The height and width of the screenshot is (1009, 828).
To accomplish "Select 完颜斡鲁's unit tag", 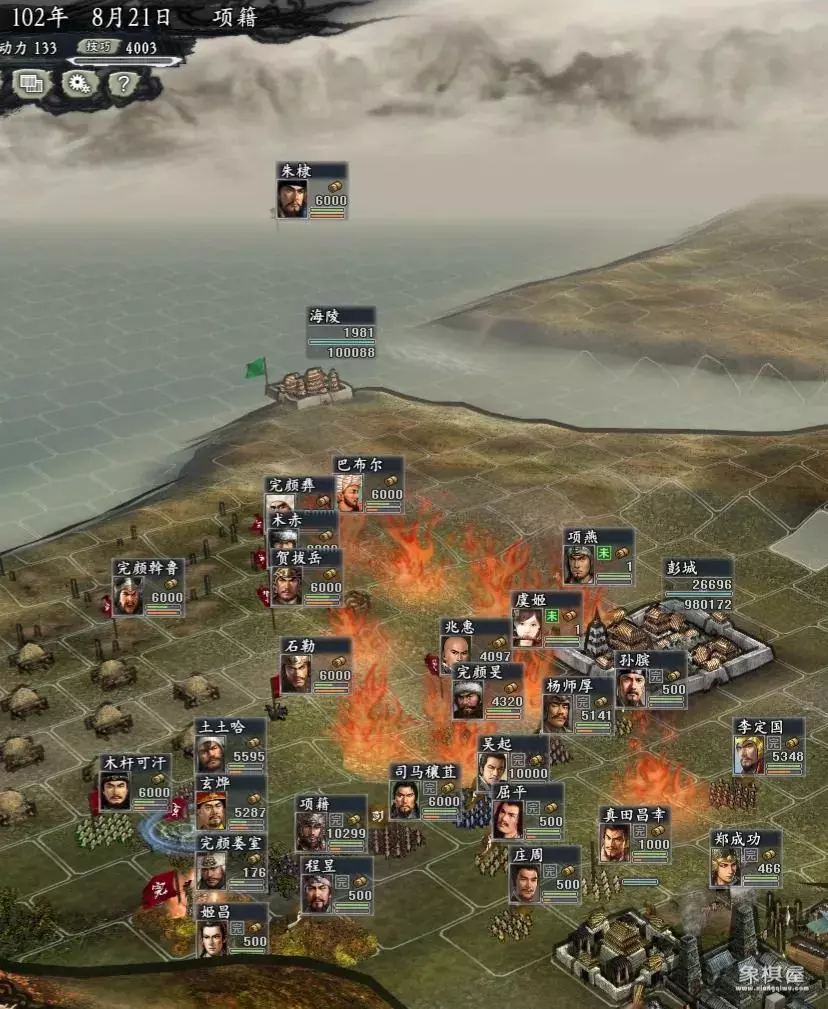I will [148, 587].
